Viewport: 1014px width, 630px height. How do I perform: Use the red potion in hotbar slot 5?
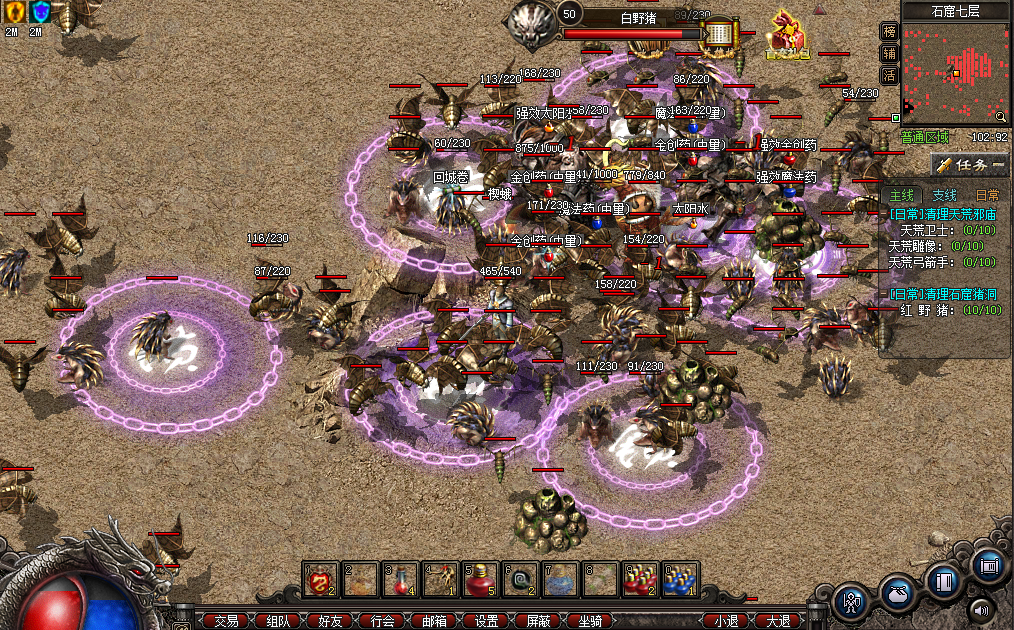click(480, 580)
